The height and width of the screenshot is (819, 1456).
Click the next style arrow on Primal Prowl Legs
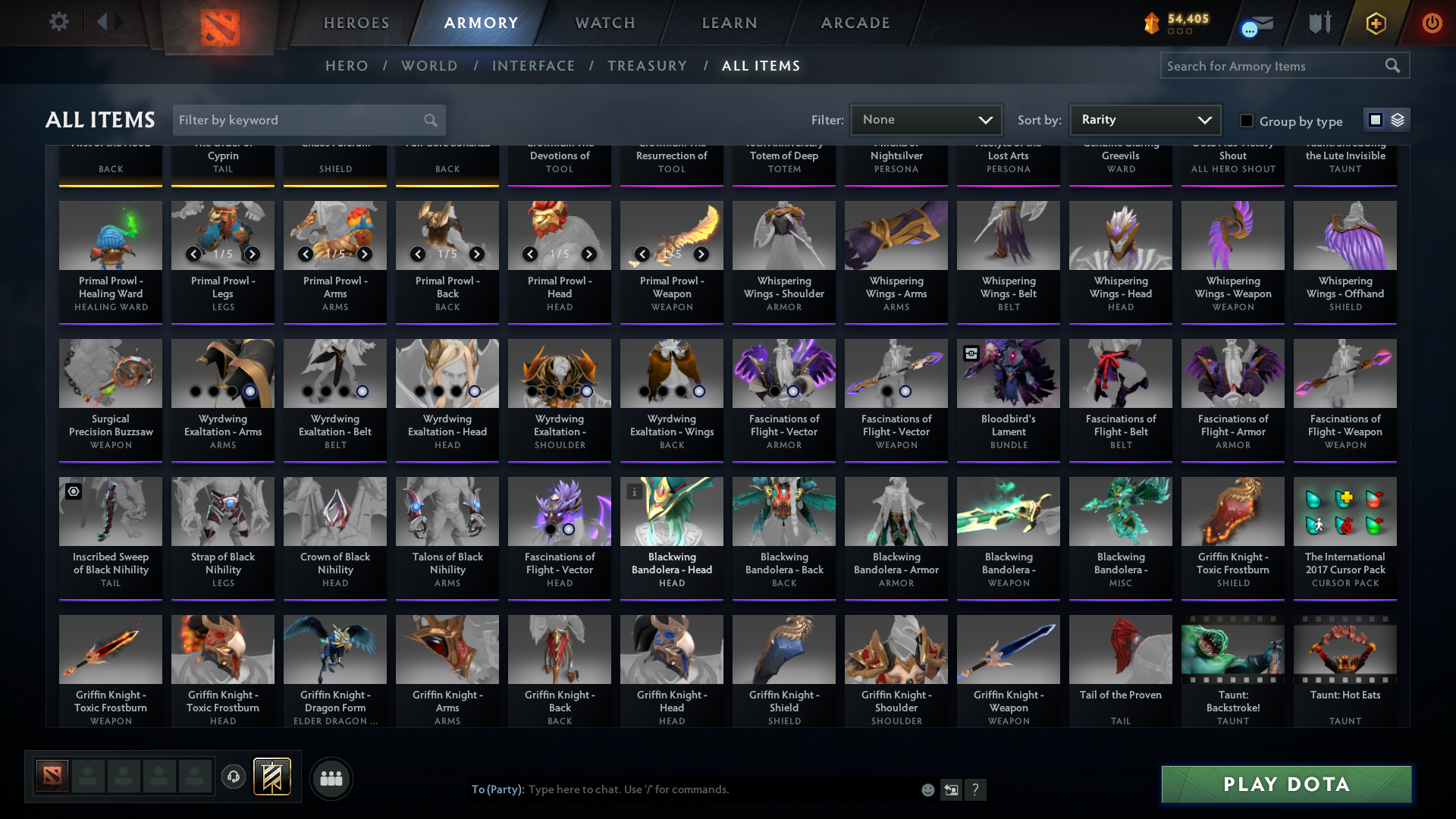coord(251,255)
